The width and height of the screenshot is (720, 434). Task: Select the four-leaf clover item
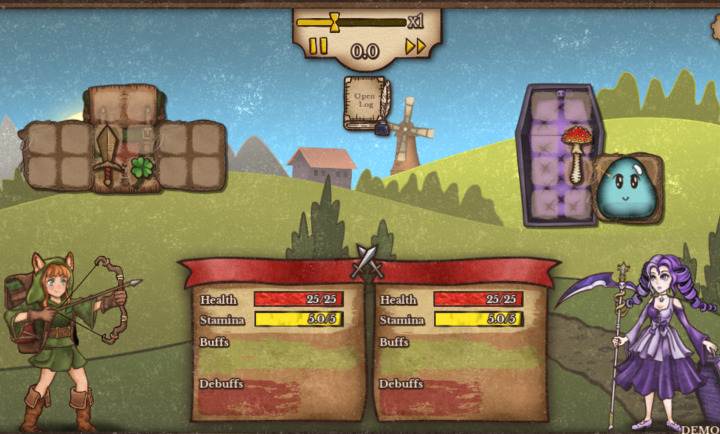point(142,166)
